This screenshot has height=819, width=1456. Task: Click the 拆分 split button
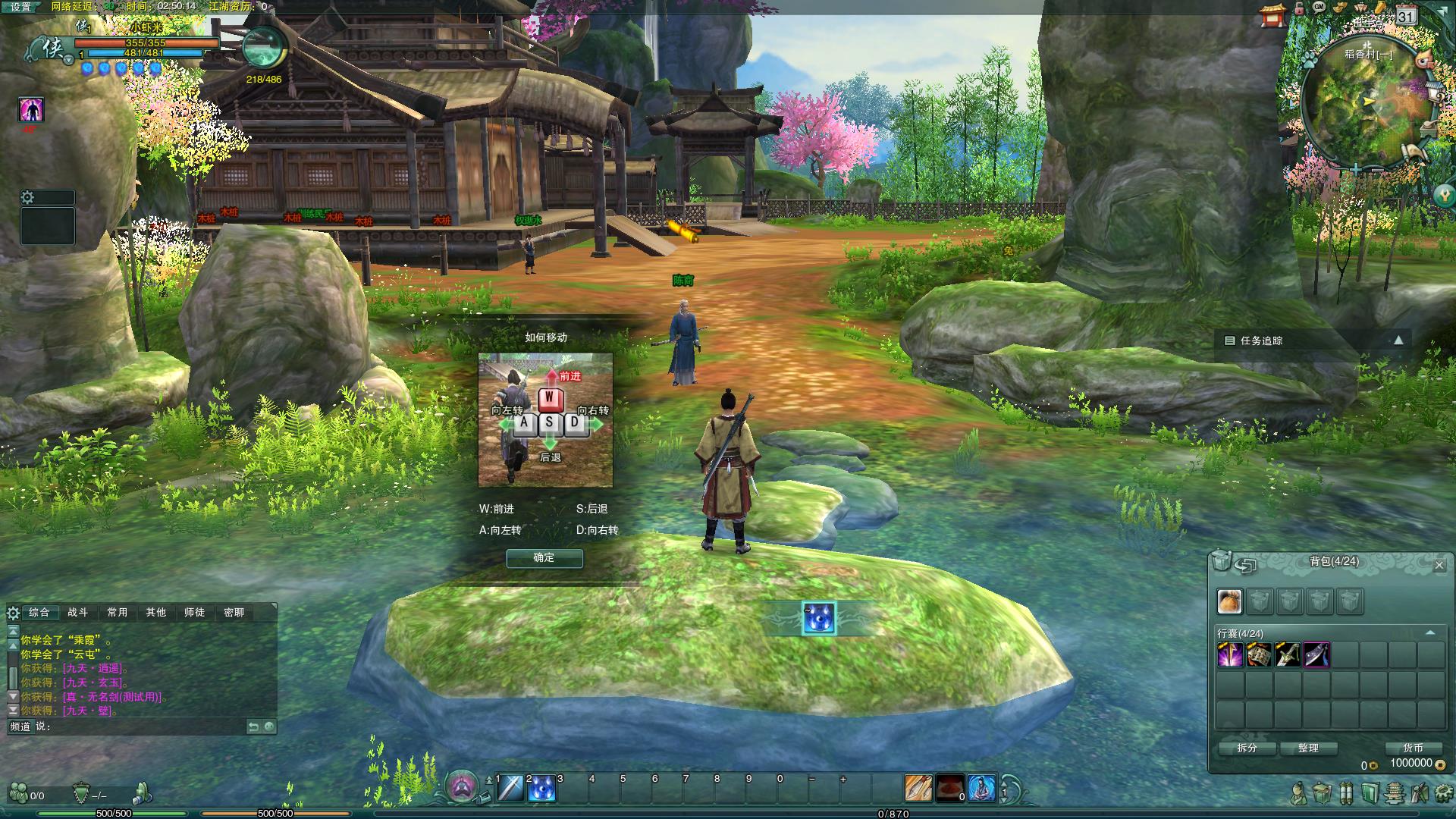[x=1247, y=748]
